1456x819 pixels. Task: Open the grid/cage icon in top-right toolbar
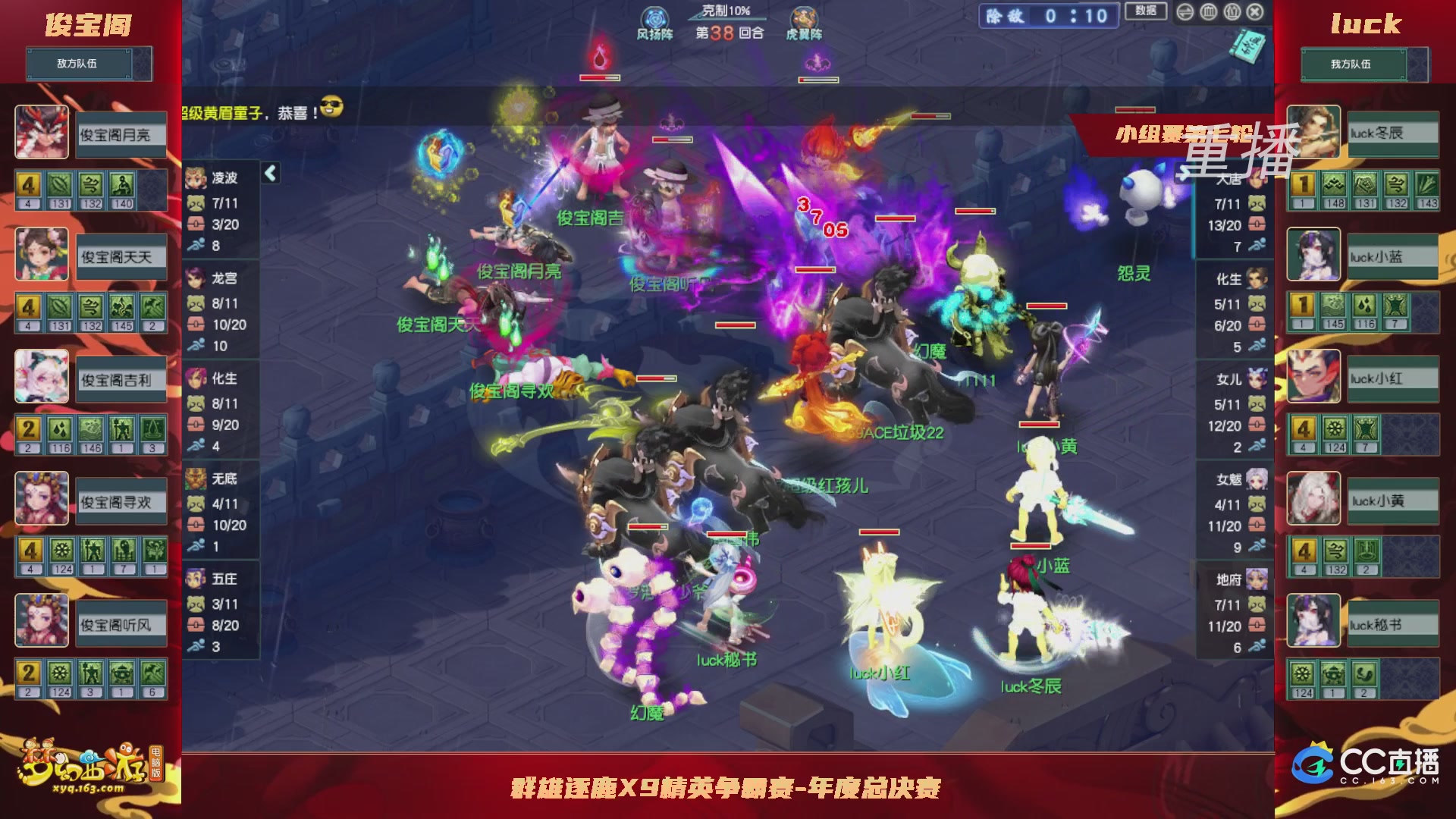click(1208, 12)
